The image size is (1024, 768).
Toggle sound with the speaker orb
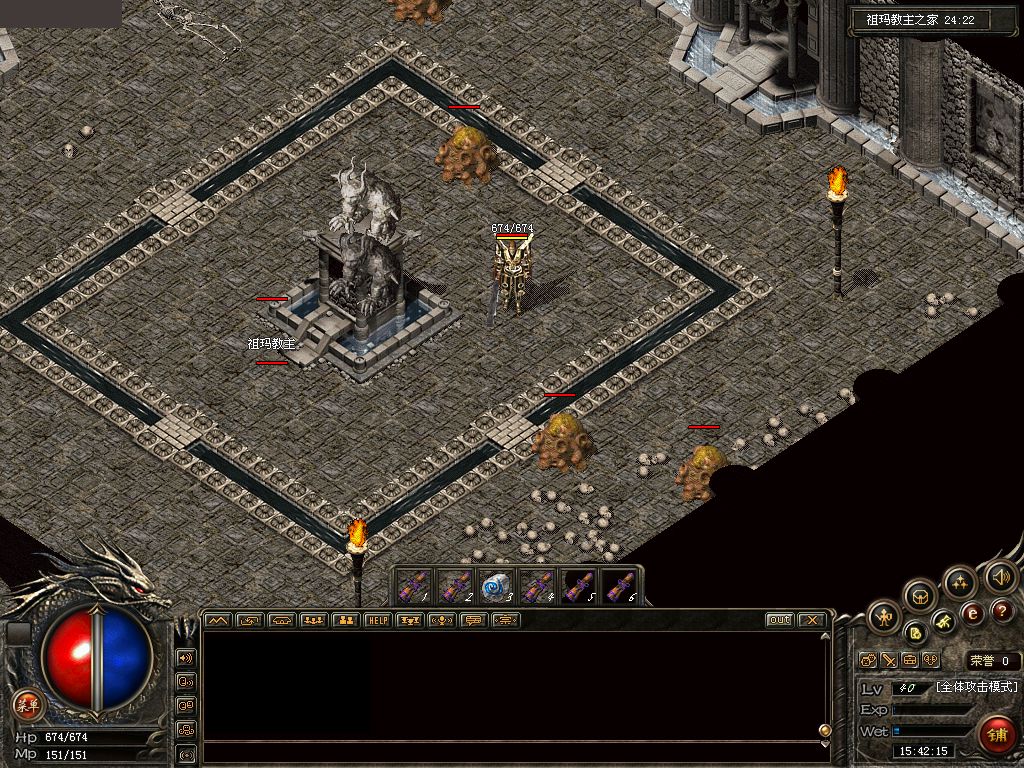[x=1000, y=577]
